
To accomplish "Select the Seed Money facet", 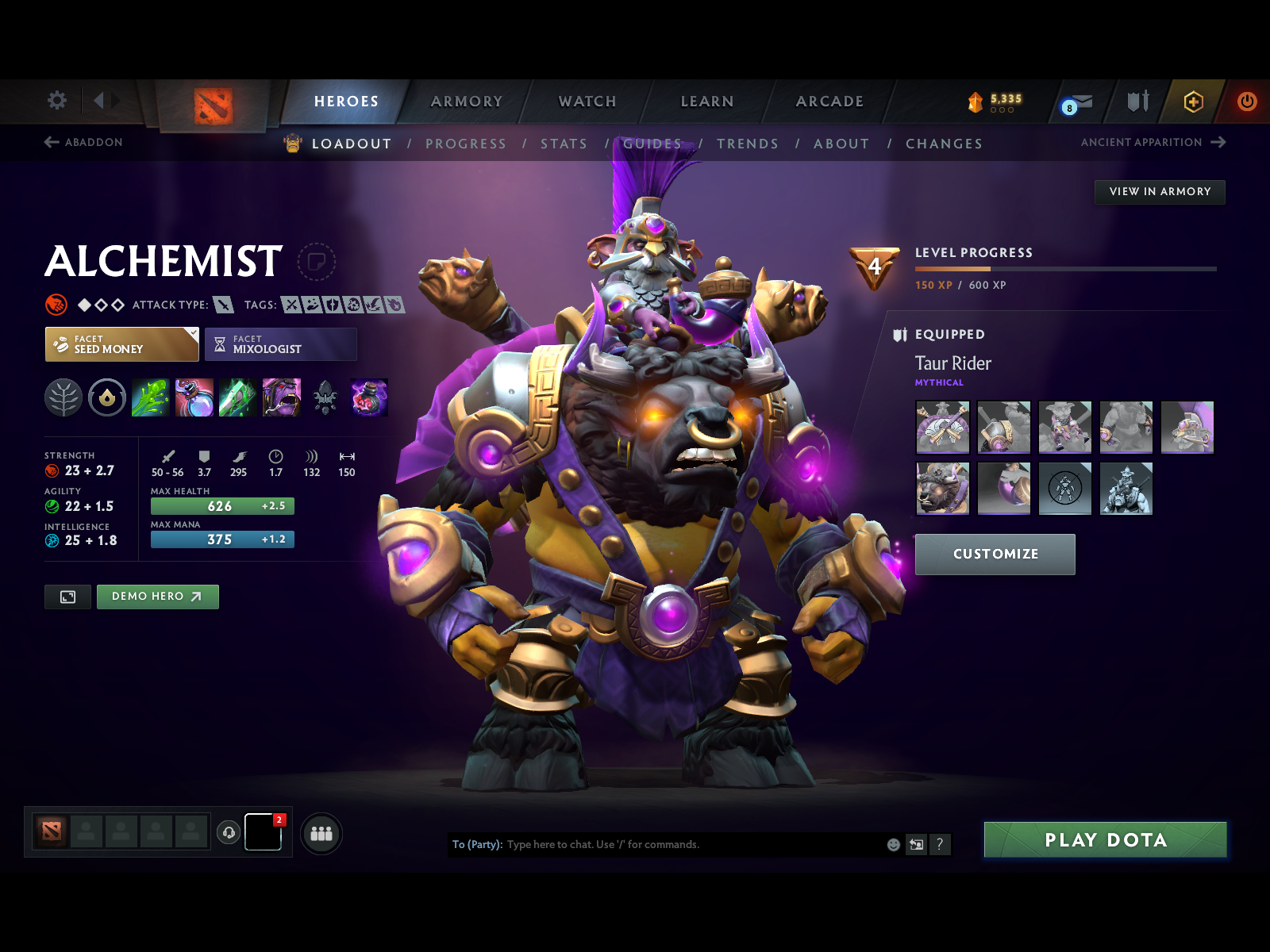I will click(x=121, y=344).
